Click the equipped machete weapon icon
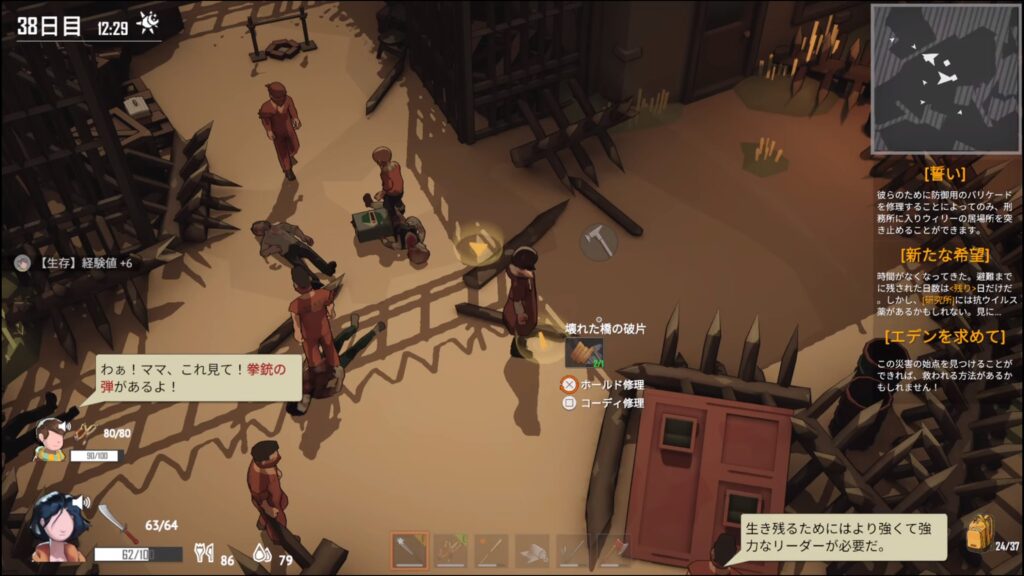This screenshot has width=1024, height=576. click(117, 523)
